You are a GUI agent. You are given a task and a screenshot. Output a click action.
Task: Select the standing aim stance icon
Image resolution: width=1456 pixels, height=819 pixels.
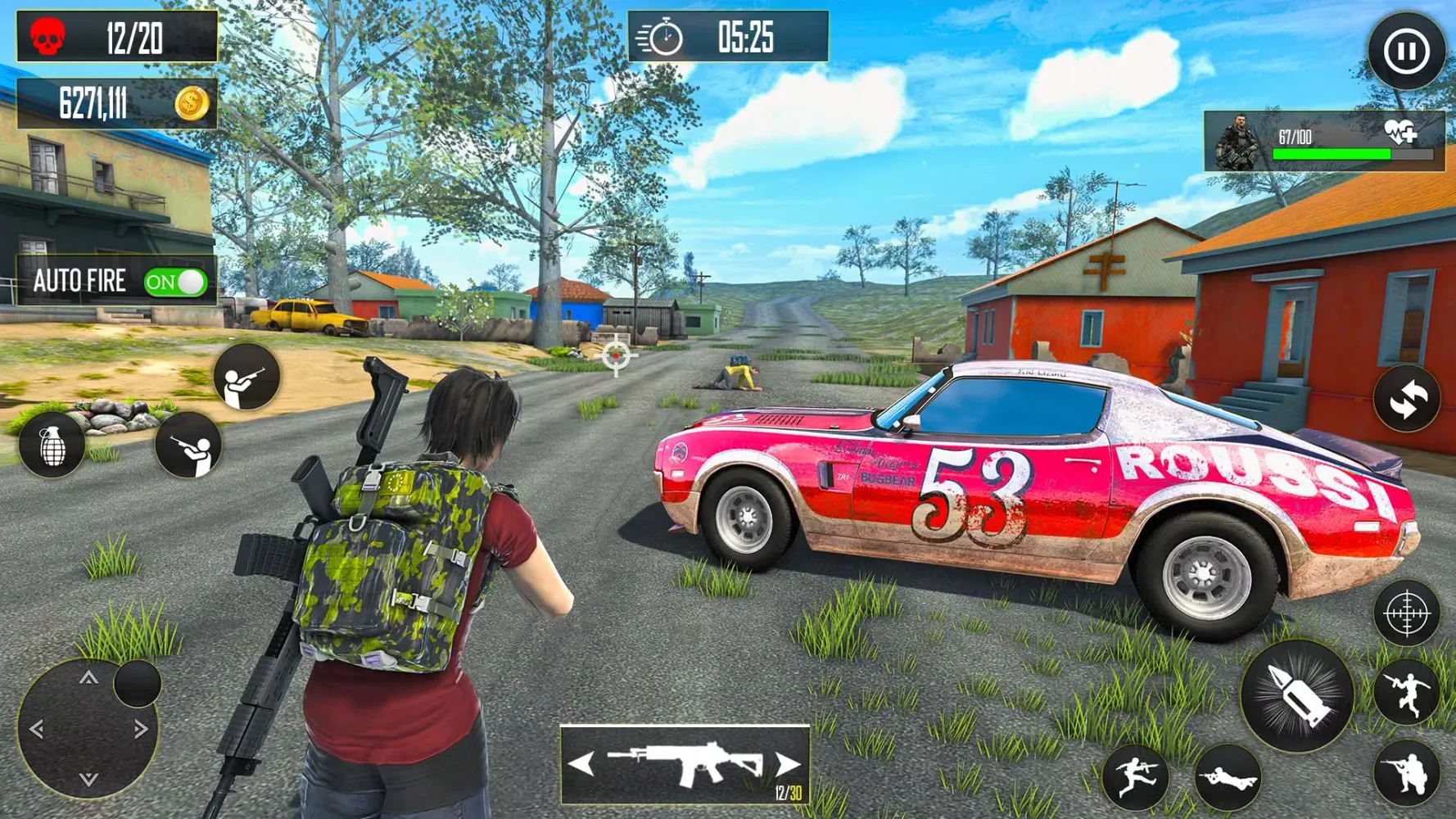246,378
